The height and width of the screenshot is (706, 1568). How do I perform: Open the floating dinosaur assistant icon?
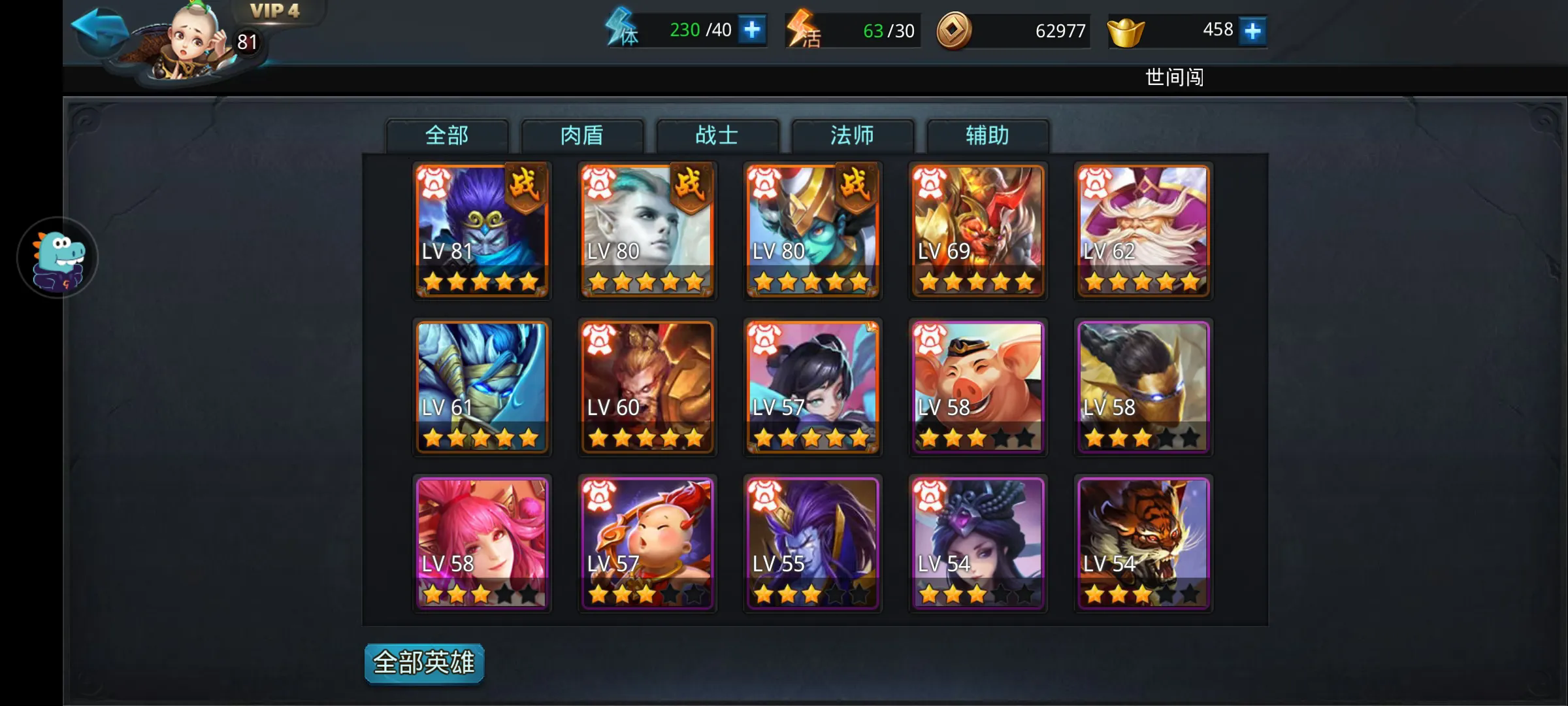(58, 258)
